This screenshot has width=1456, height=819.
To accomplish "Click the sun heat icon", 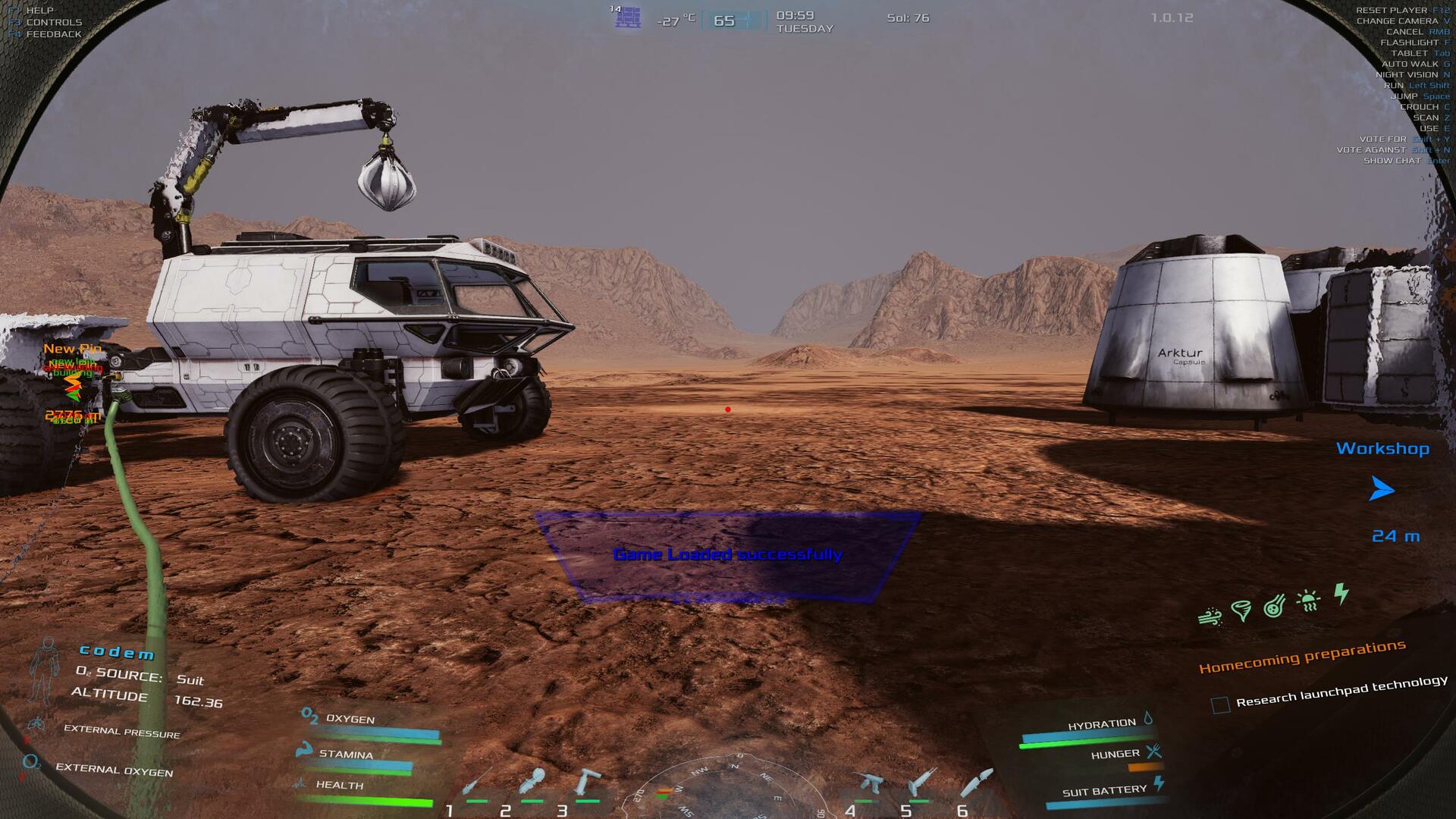I will (x=1308, y=601).
